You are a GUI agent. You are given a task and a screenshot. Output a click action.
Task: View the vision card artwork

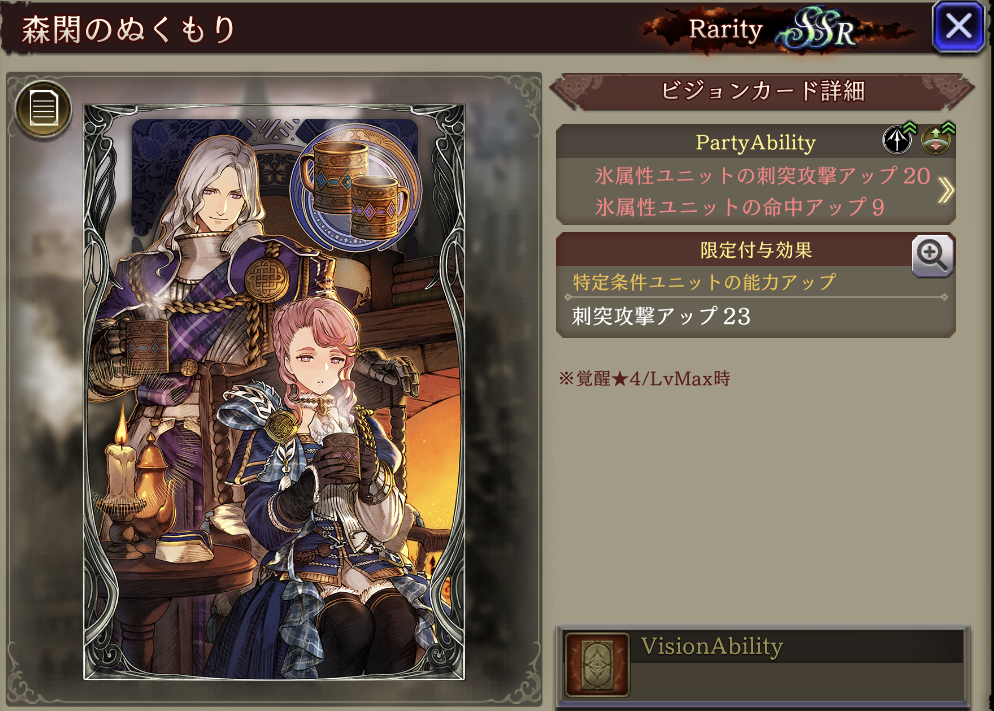point(274,390)
